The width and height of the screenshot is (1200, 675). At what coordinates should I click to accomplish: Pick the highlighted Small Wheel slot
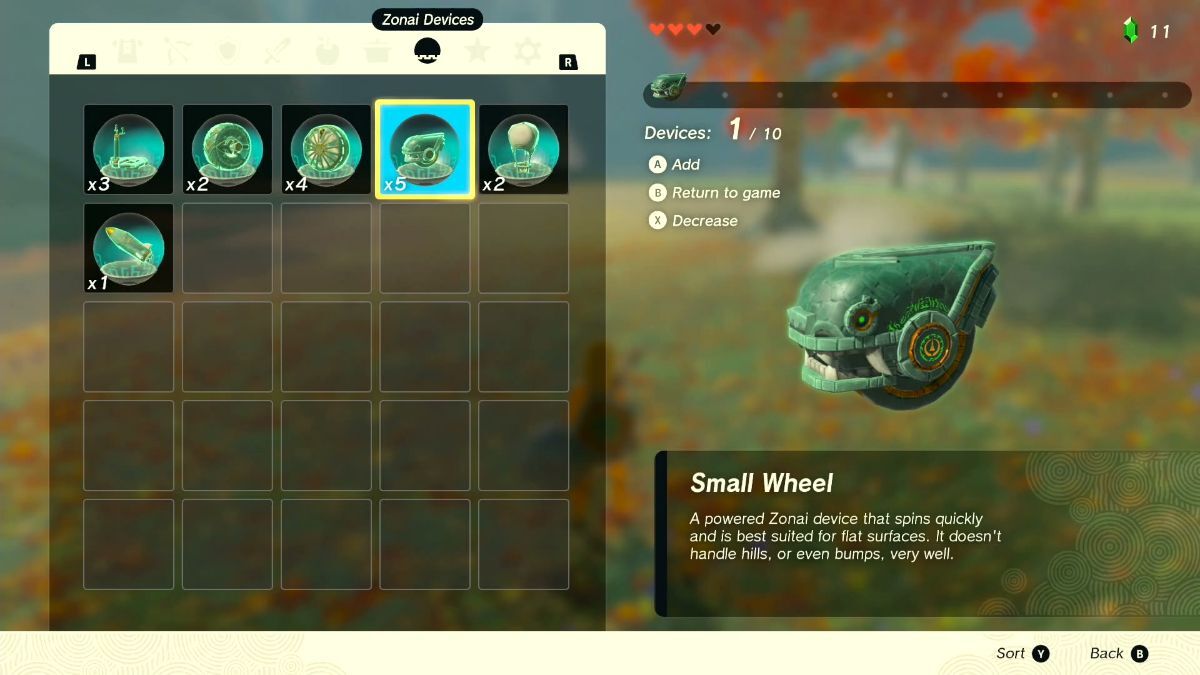424,150
